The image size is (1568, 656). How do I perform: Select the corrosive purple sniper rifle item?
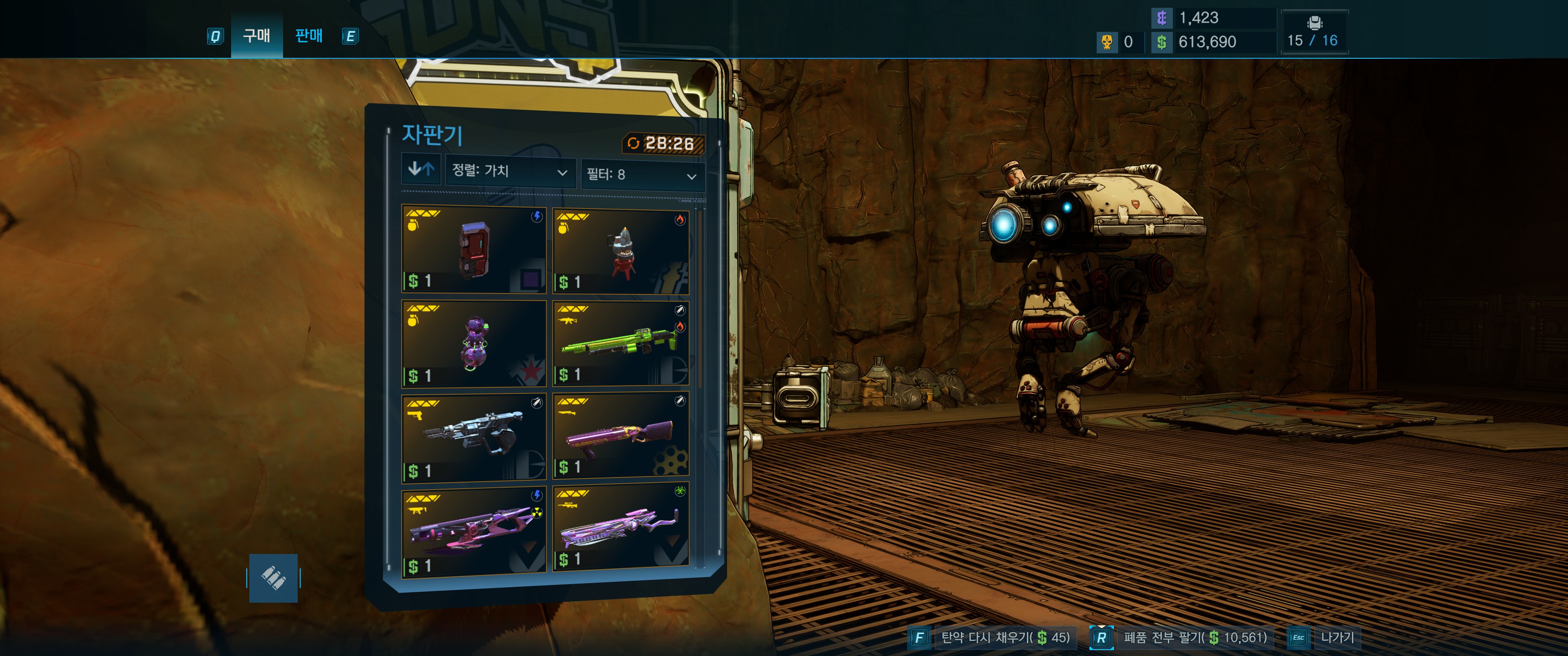621,528
